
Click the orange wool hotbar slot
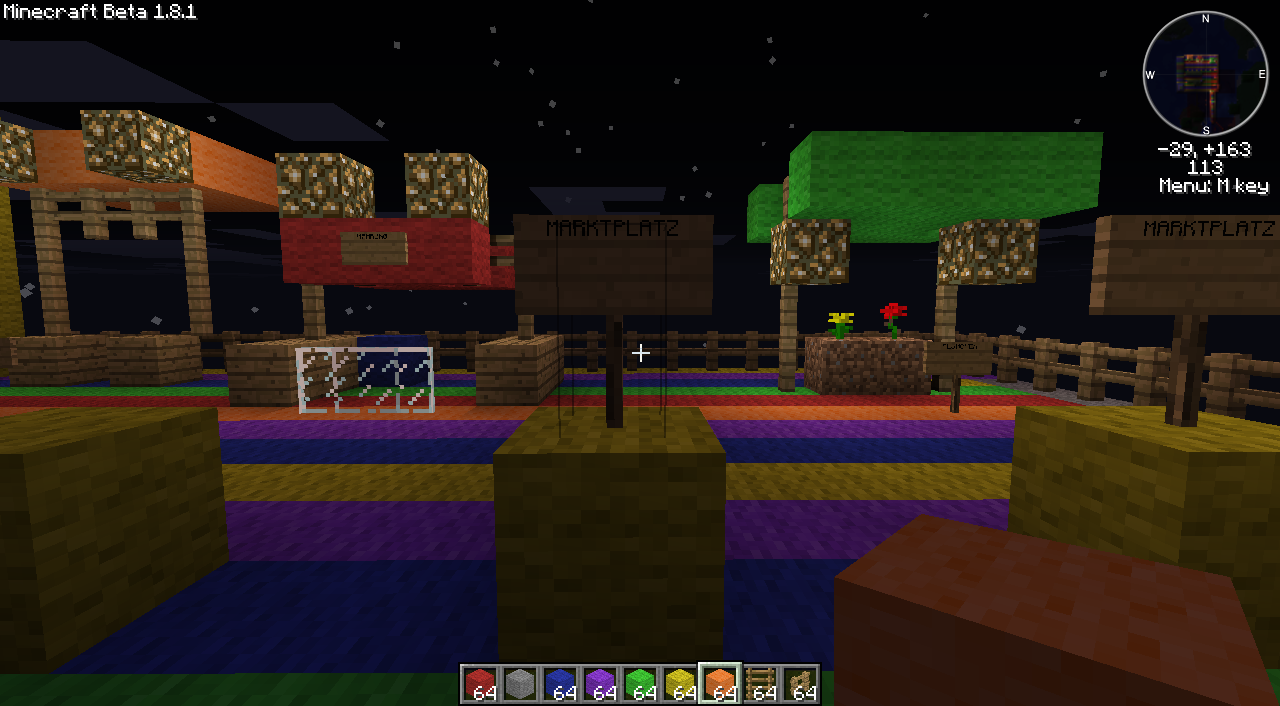pos(720,684)
